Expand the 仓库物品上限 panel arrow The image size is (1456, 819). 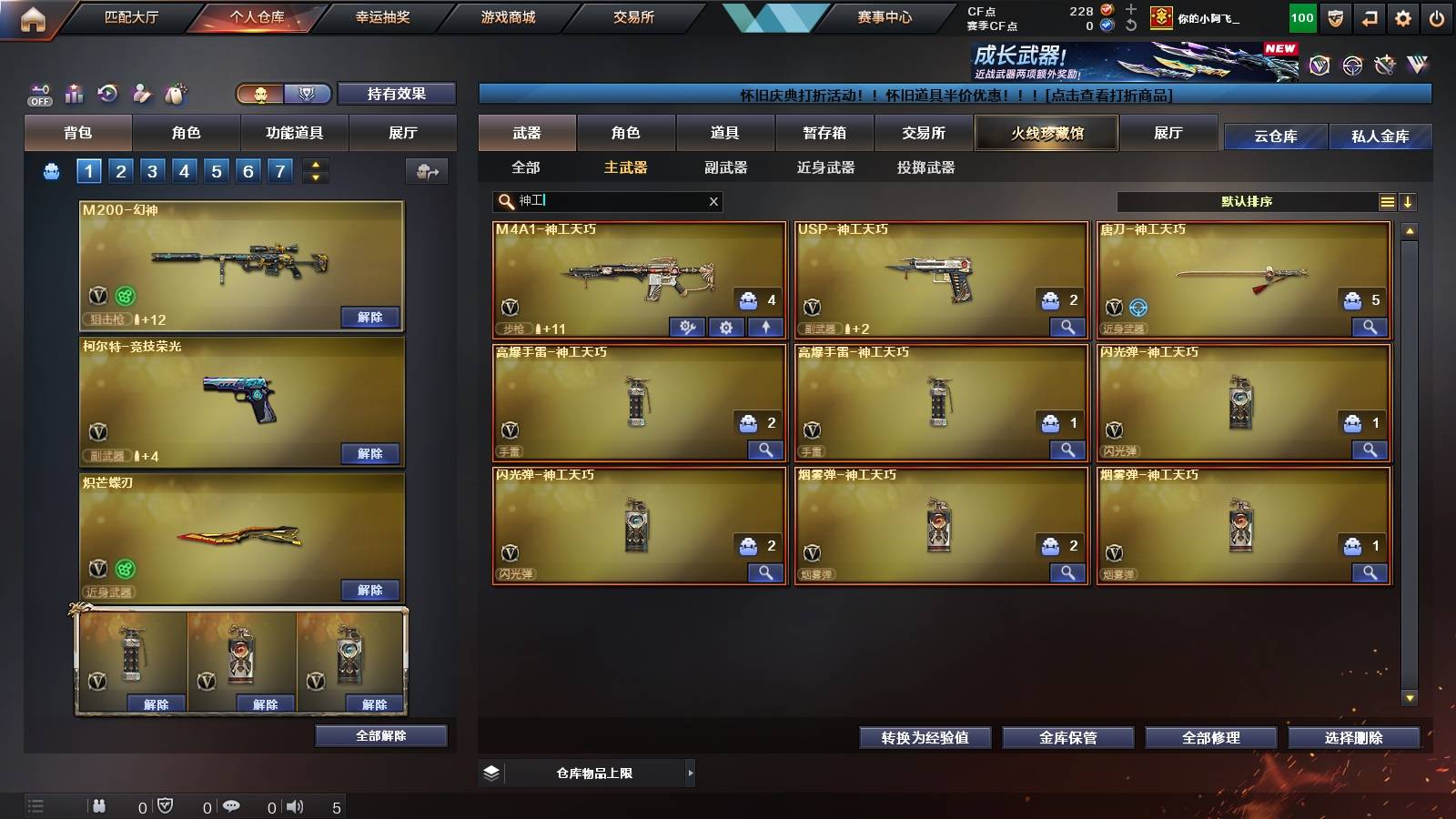coord(690,772)
